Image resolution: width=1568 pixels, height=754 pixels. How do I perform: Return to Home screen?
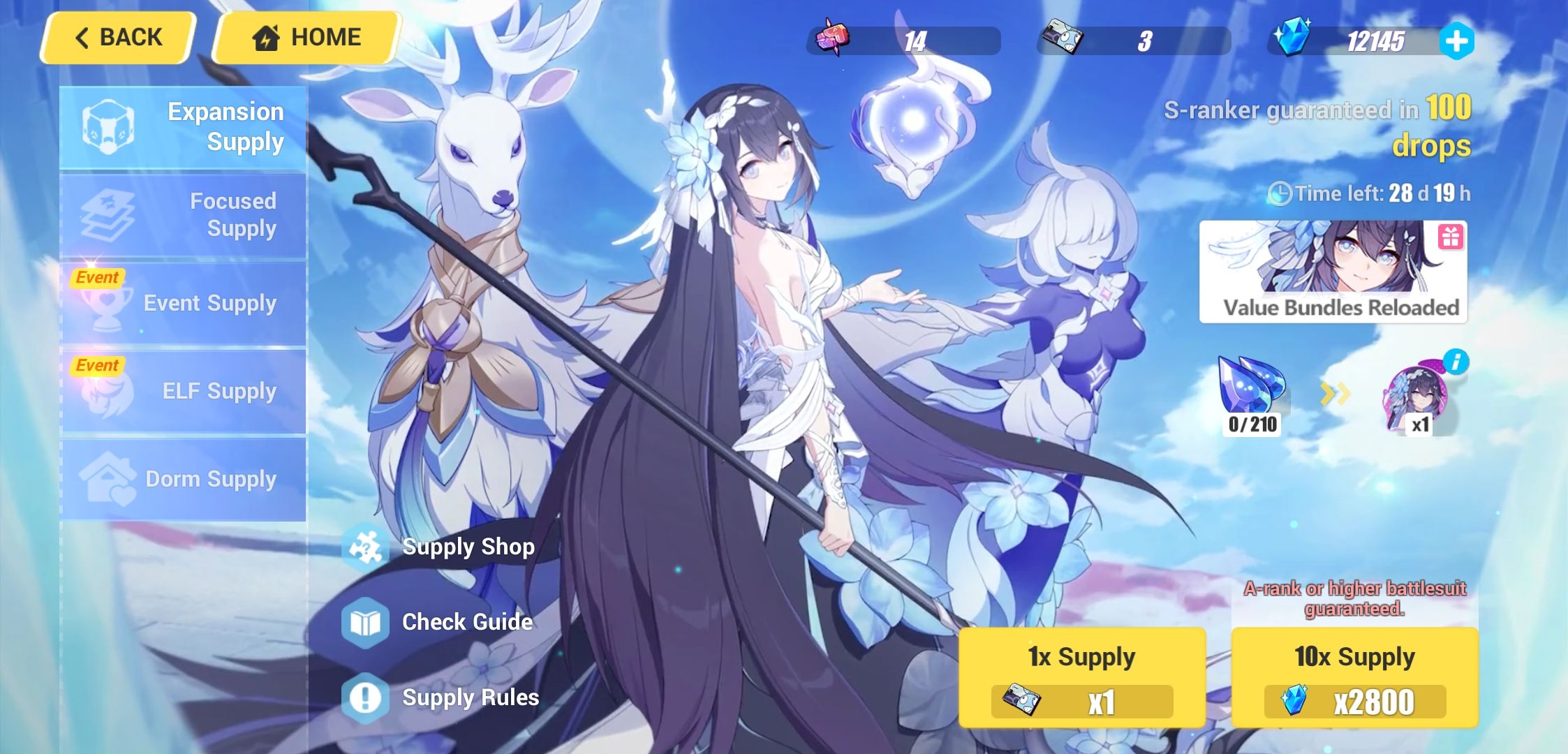pyautogui.click(x=304, y=37)
